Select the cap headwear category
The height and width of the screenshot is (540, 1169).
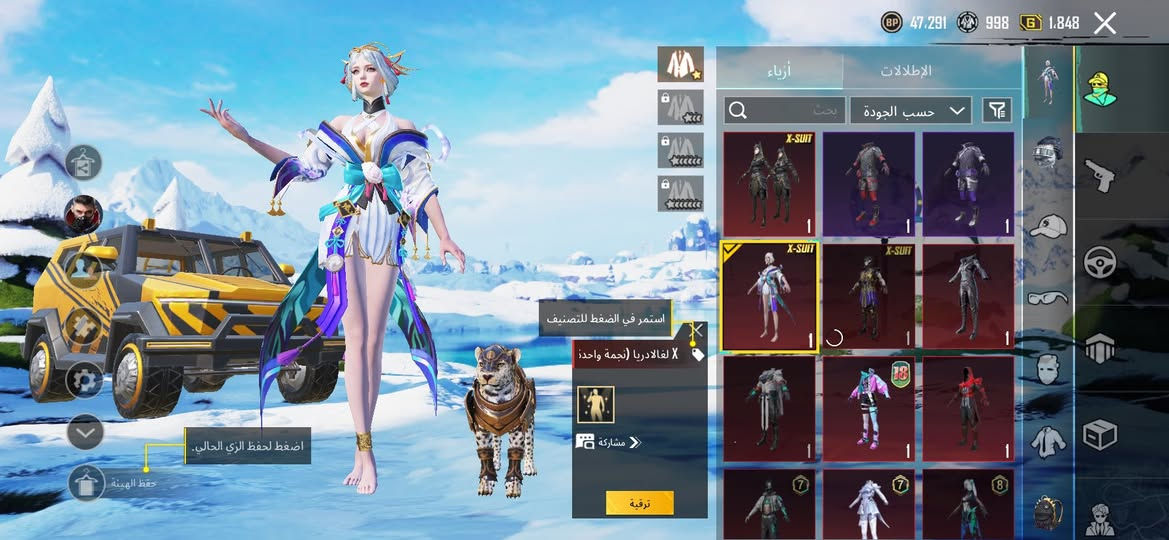click(x=1047, y=226)
